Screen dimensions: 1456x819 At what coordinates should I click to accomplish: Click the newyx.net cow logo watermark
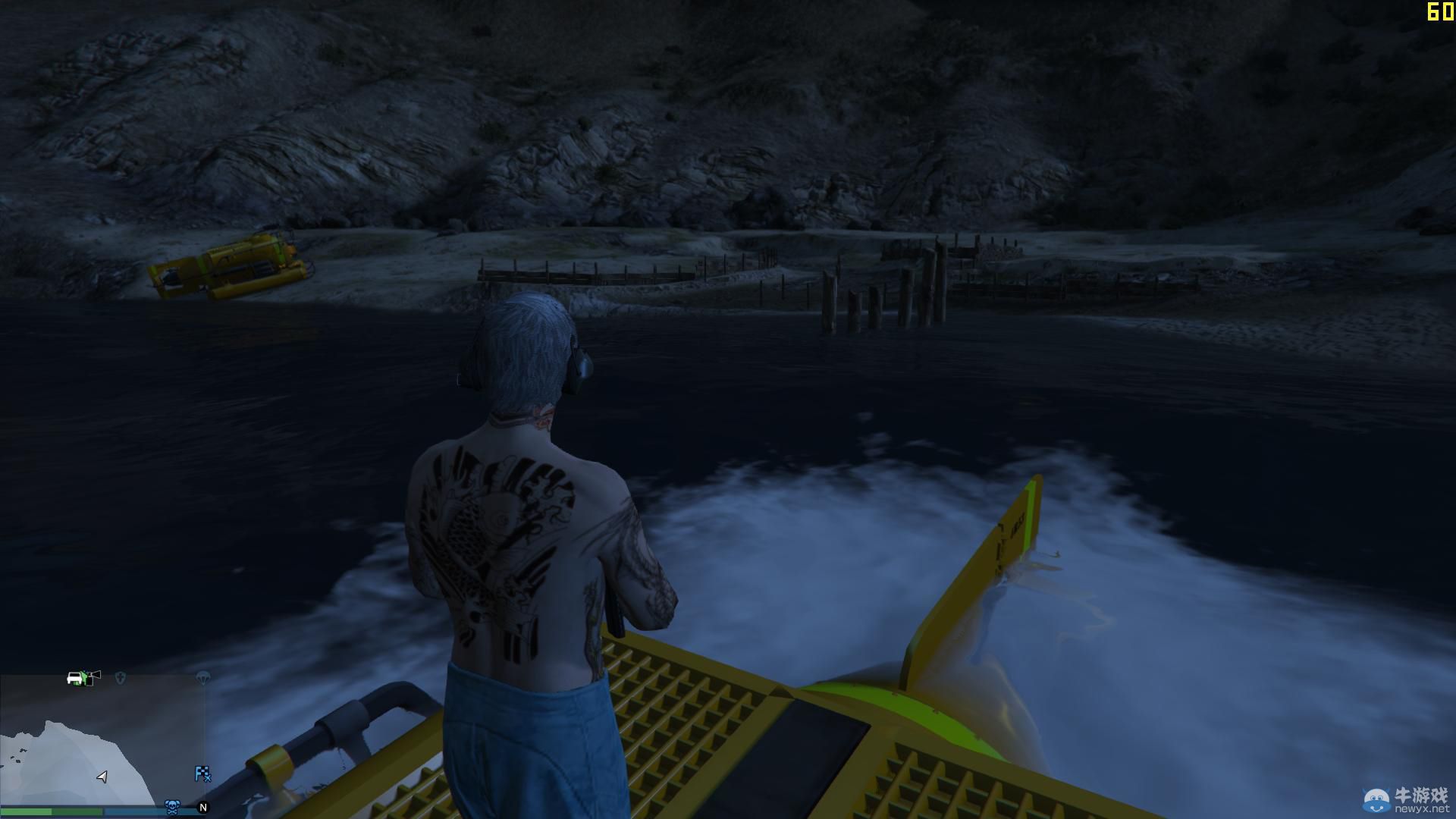click(1375, 799)
